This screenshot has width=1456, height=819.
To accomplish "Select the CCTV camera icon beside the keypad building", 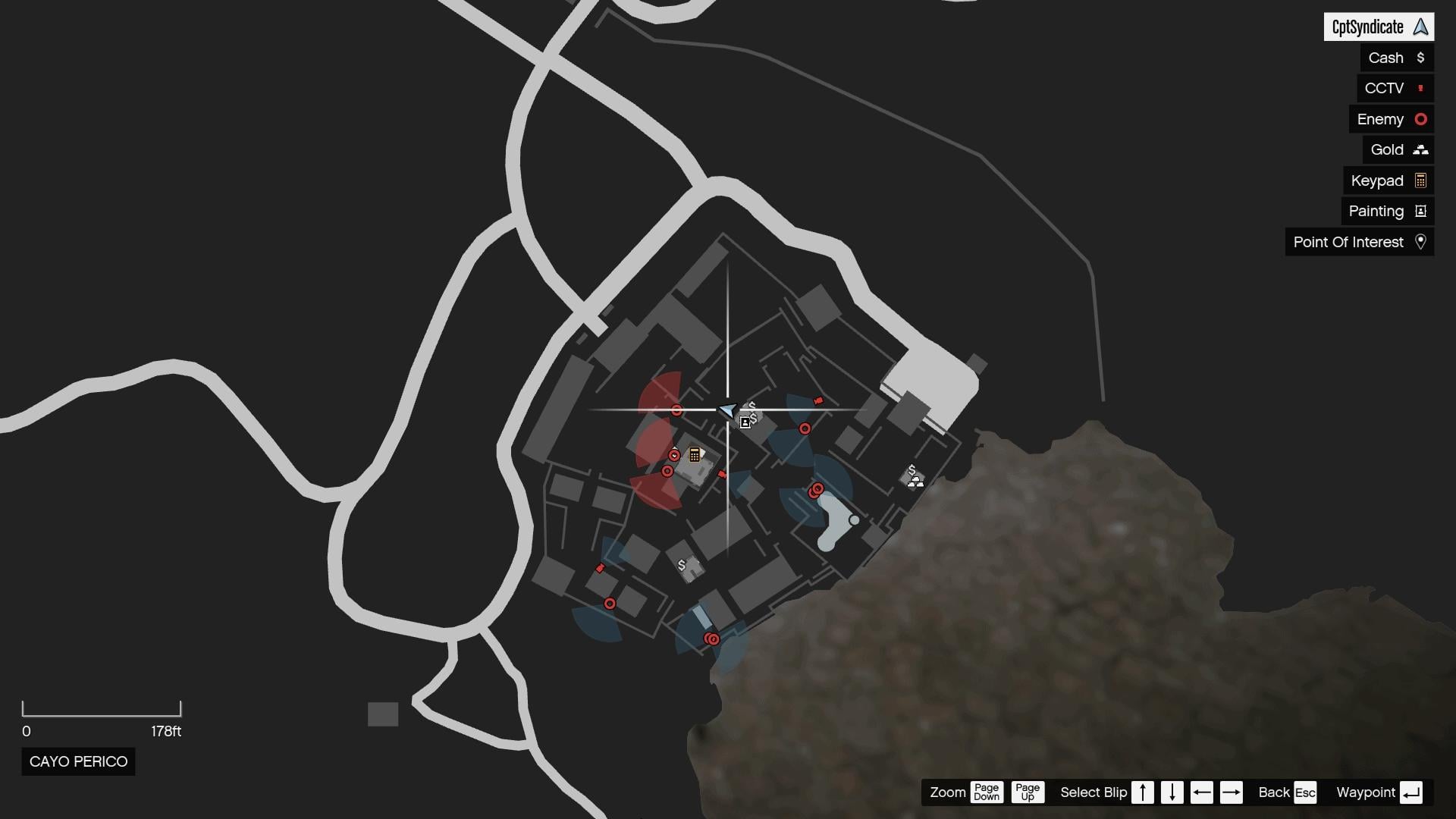I will pos(722,475).
